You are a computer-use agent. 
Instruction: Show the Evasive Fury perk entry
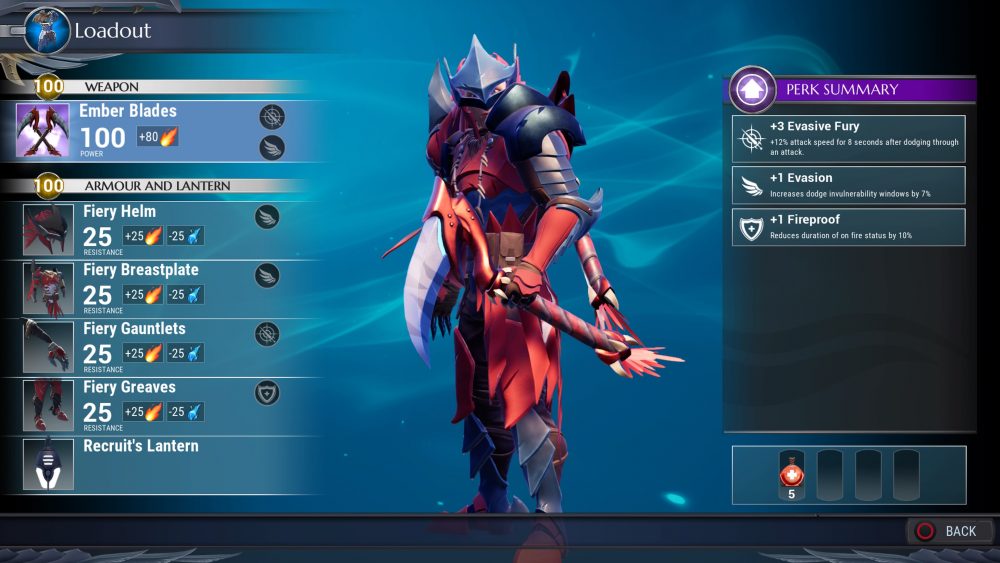point(848,139)
